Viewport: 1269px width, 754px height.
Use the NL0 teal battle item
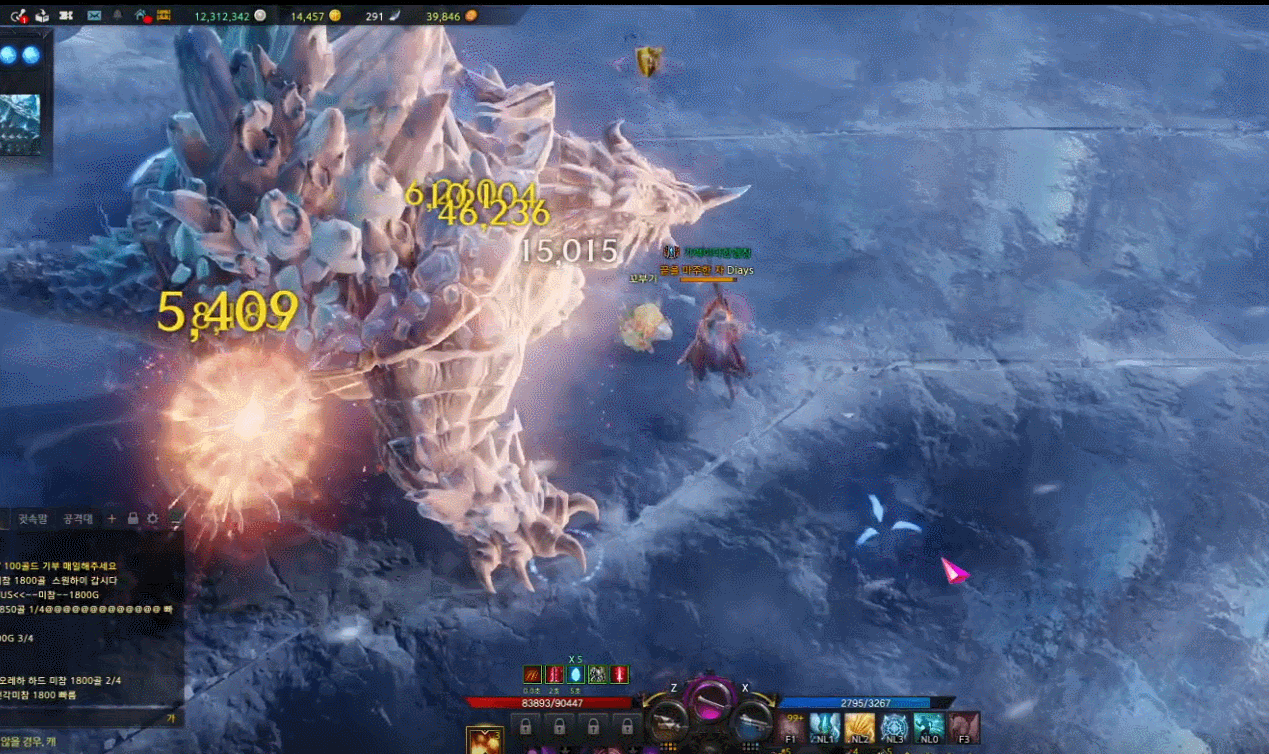(x=929, y=727)
